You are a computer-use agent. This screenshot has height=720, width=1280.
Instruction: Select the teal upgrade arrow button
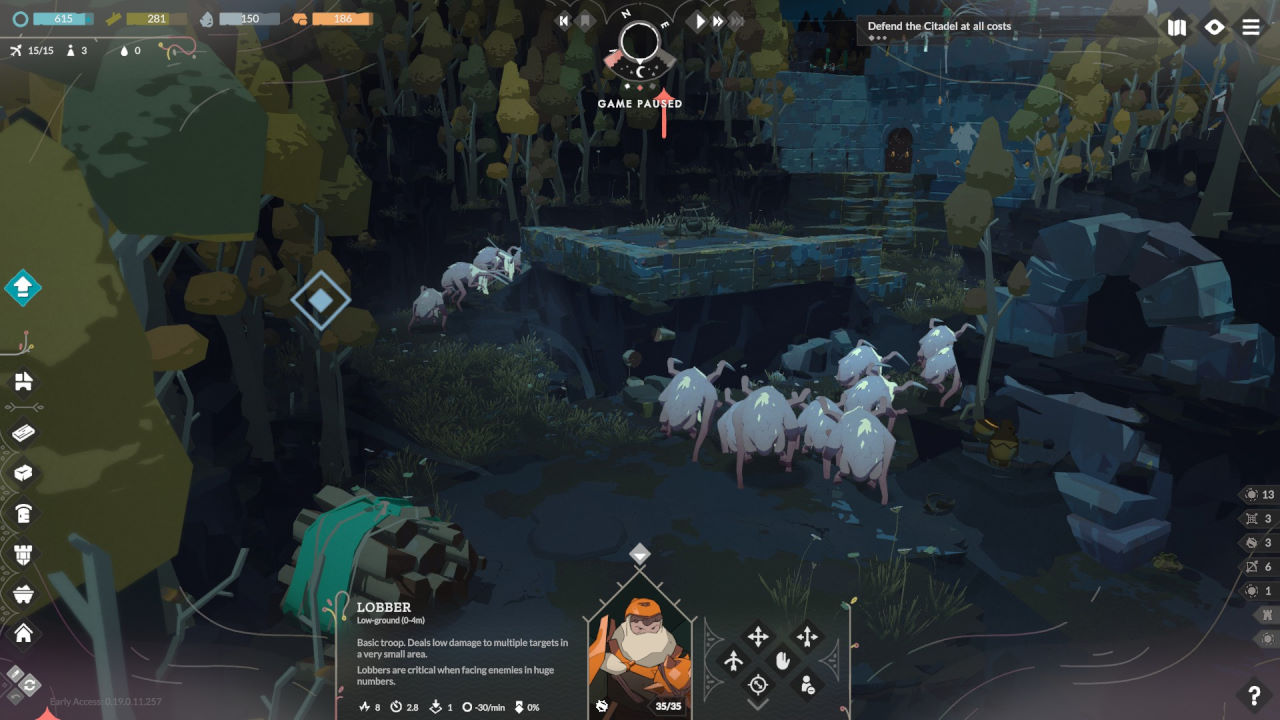pyautogui.click(x=22, y=288)
